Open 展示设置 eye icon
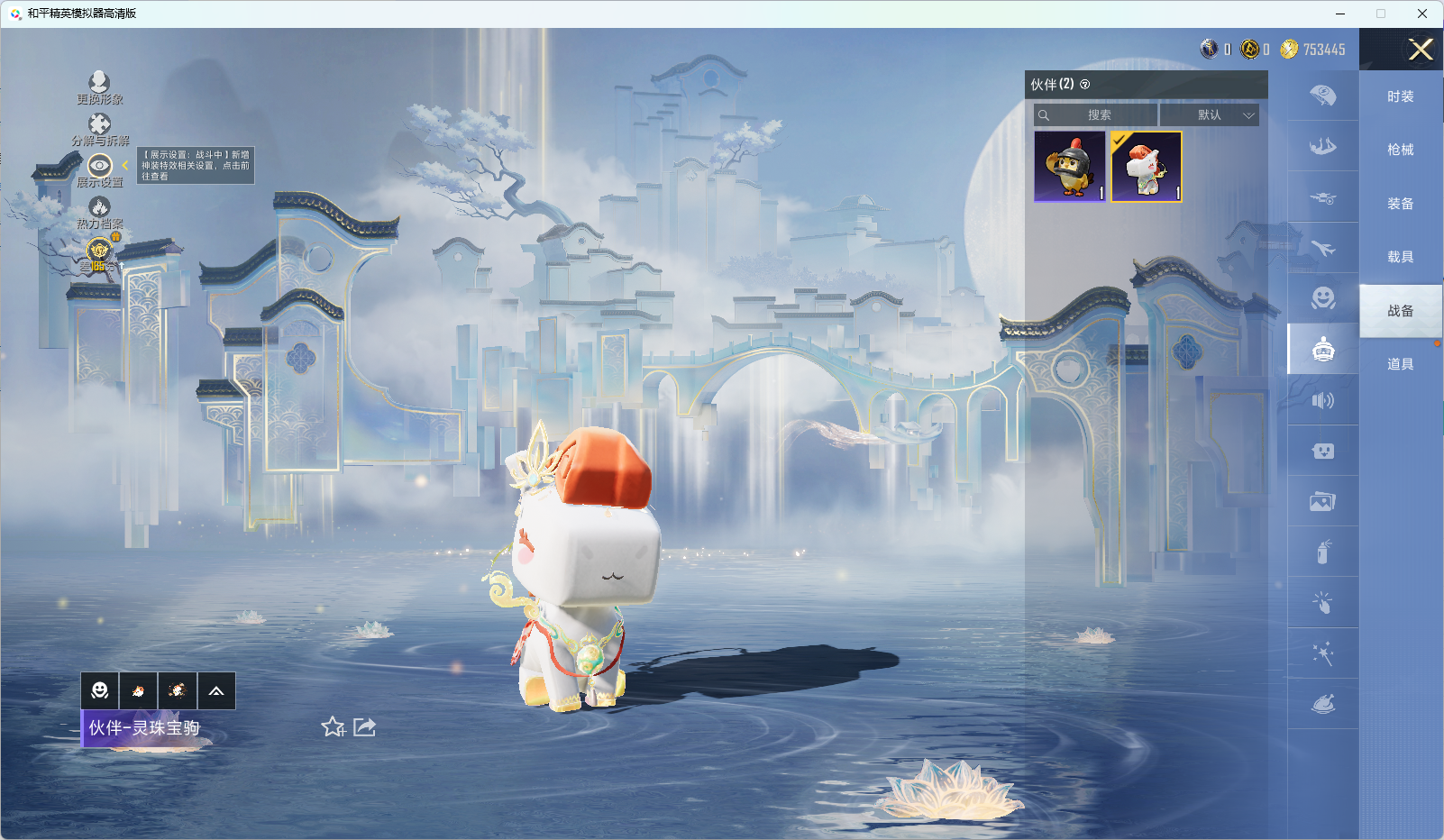This screenshot has height=840, width=1444. pos(99,166)
